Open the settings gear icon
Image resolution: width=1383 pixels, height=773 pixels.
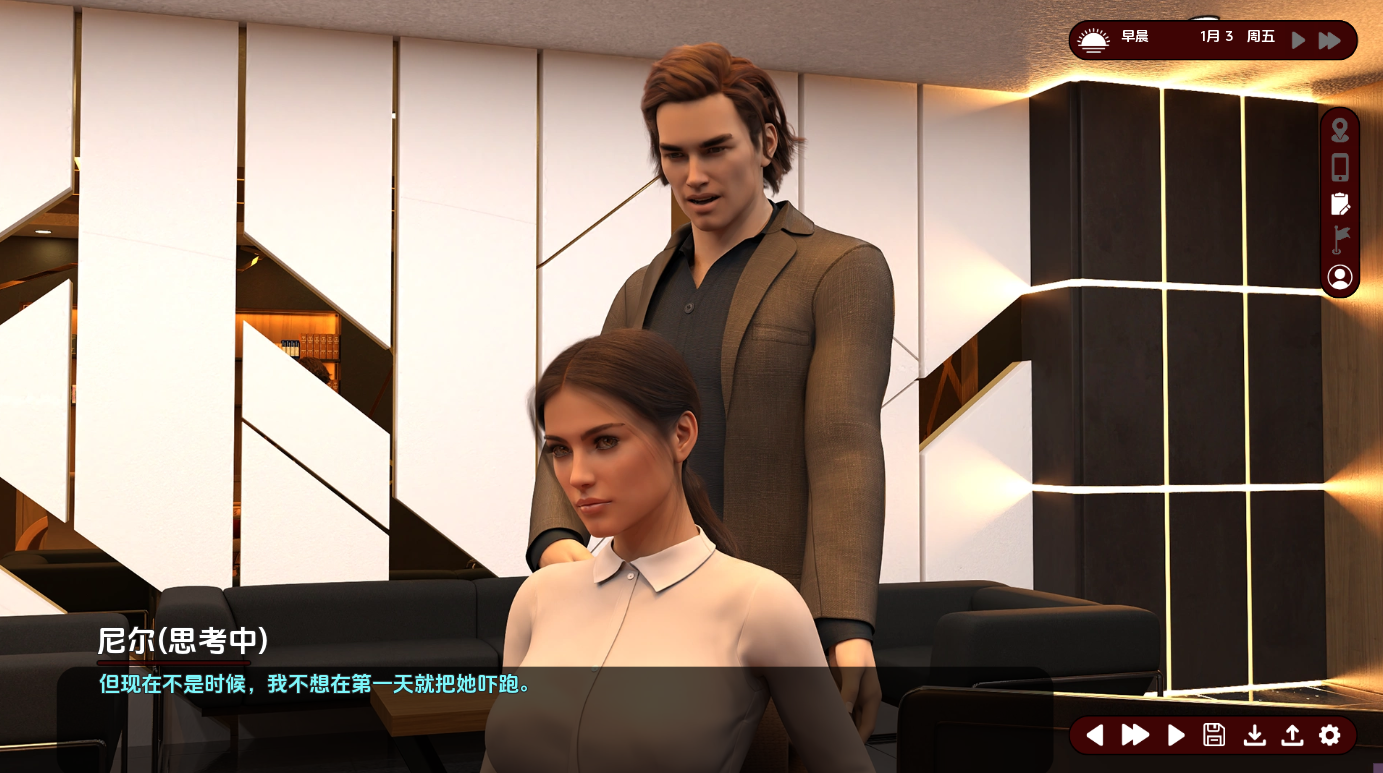click(1329, 735)
